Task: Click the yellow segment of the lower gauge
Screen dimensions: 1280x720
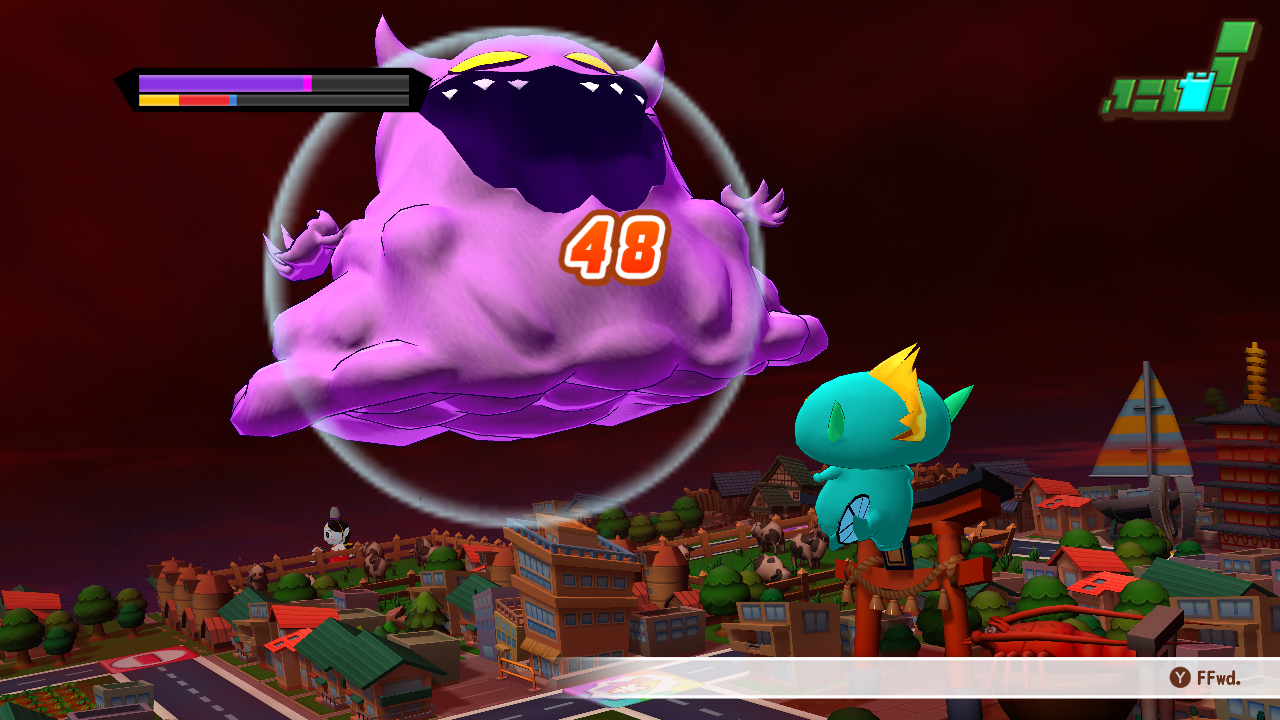Action: point(158,99)
